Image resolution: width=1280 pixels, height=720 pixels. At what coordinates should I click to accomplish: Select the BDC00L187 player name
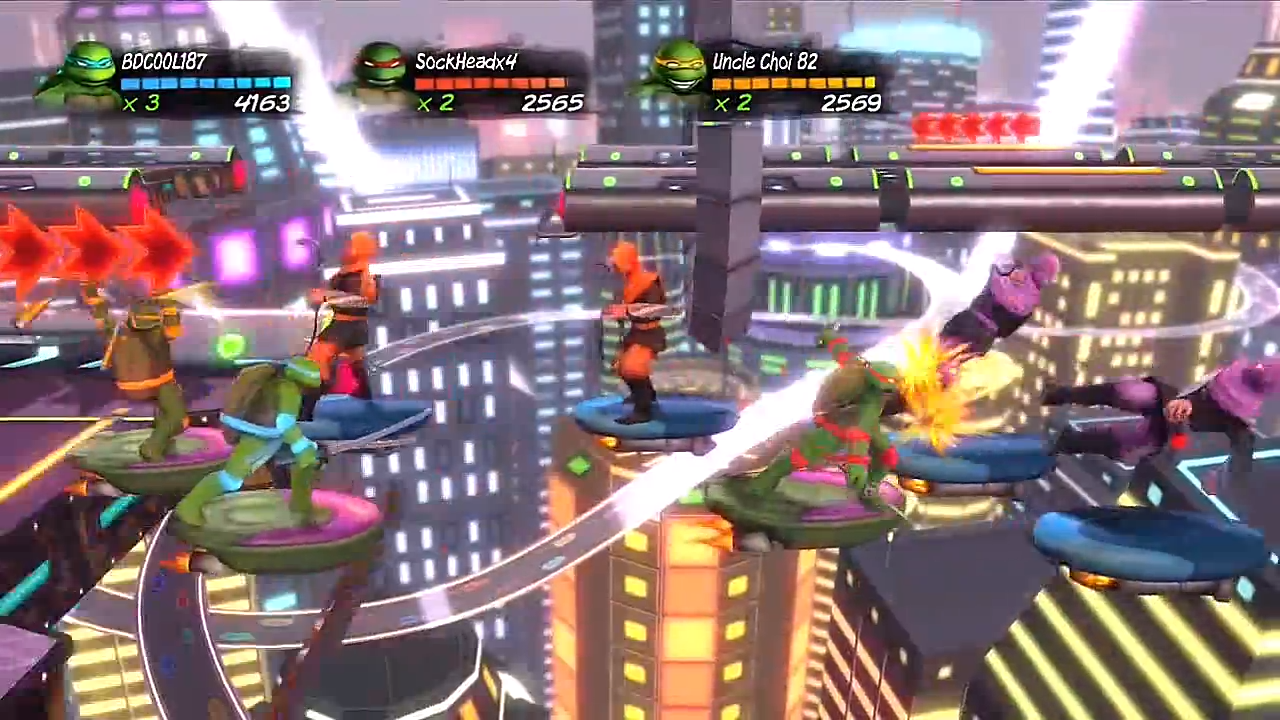pyautogui.click(x=164, y=61)
